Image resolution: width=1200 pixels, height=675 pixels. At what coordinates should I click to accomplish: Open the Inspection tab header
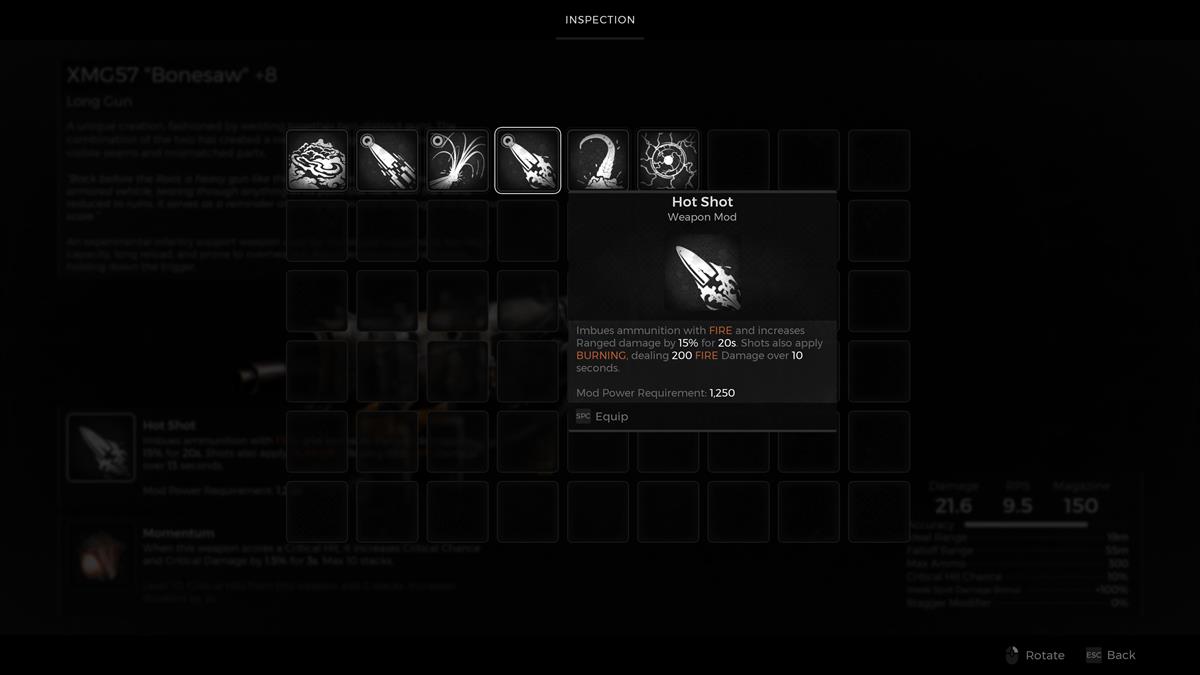pyautogui.click(x=600, y=20)
